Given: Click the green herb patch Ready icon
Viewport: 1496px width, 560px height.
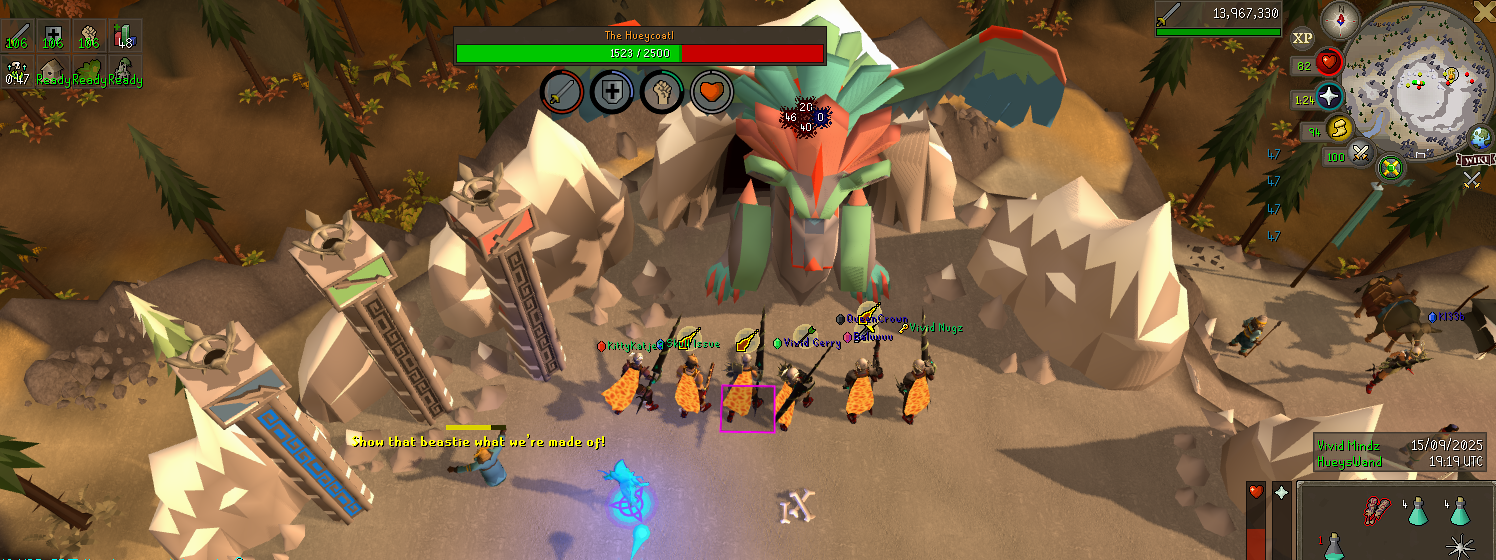Looking at the screenshot, I should (88, 68).
